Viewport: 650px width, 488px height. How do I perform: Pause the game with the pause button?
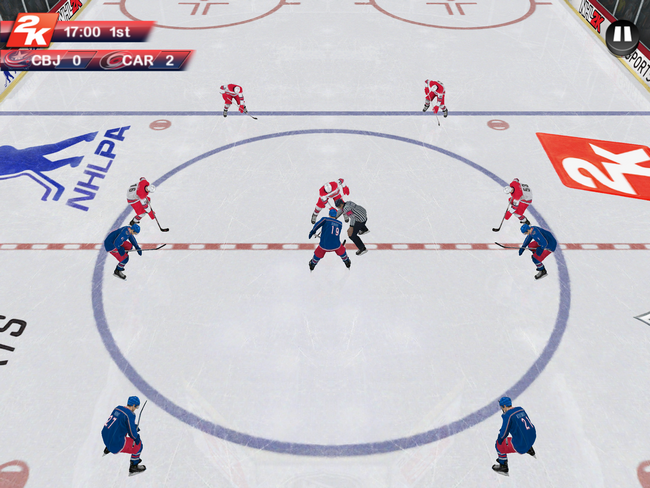[x=621, y=37]
